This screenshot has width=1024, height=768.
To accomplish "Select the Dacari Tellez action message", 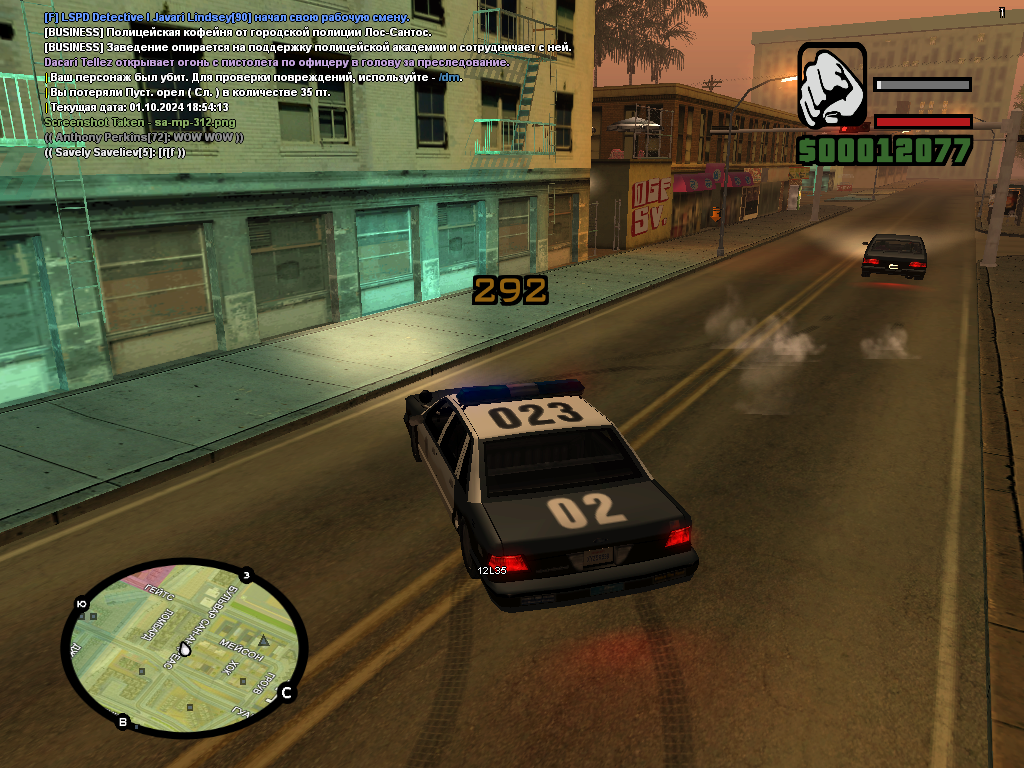I will (276, 62).
